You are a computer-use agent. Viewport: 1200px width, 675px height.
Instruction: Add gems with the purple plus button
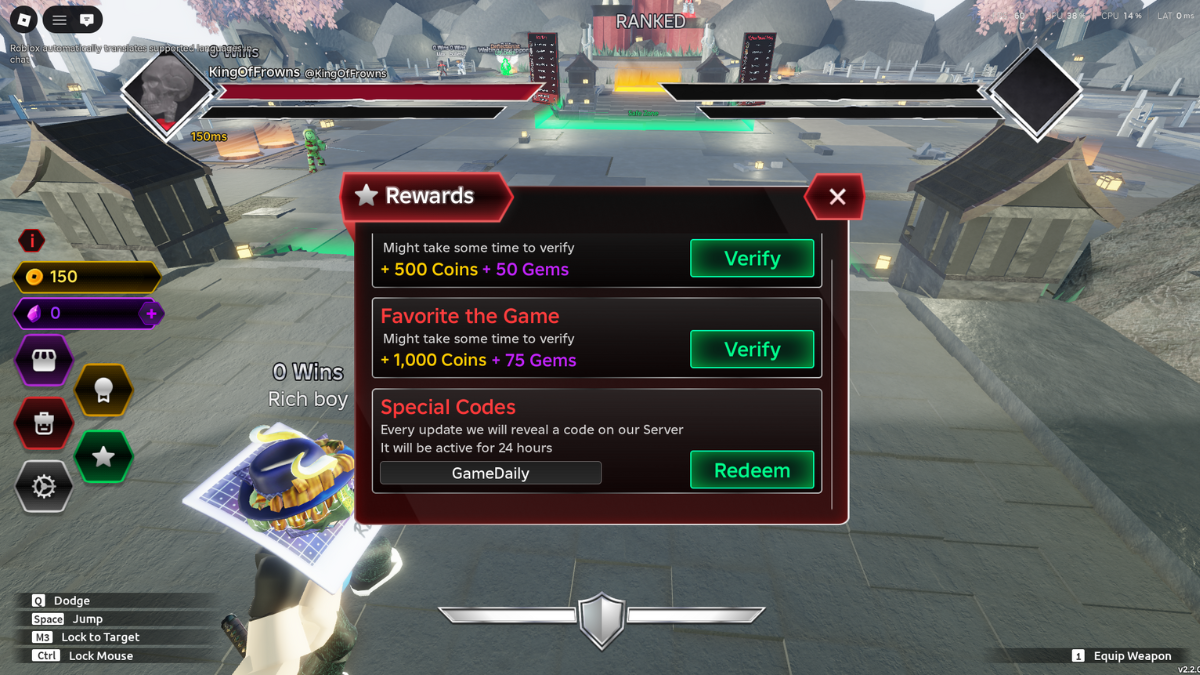[x=151, y=314]
